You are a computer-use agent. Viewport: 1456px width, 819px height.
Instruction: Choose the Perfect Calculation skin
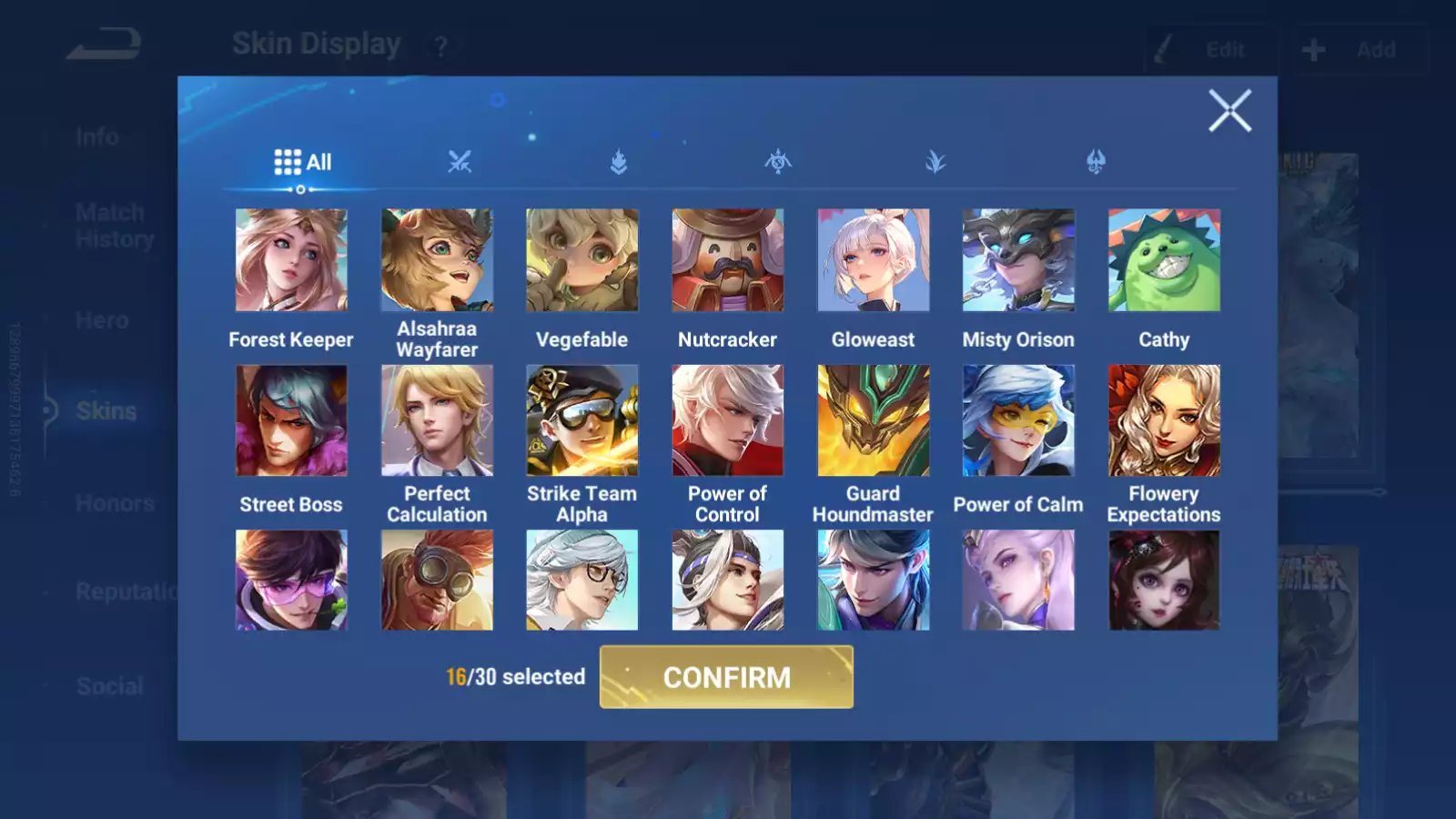point(437,420)
